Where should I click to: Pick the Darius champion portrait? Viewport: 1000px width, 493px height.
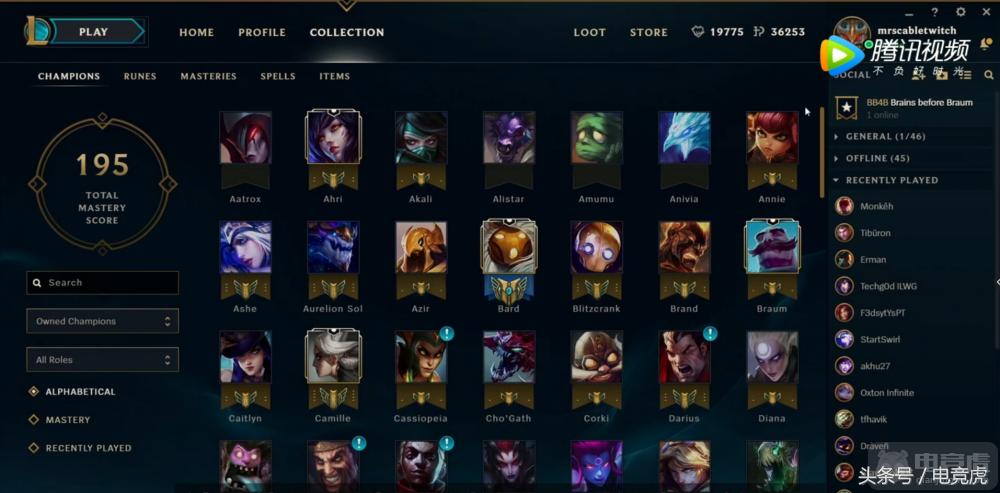tap(684, 358)
